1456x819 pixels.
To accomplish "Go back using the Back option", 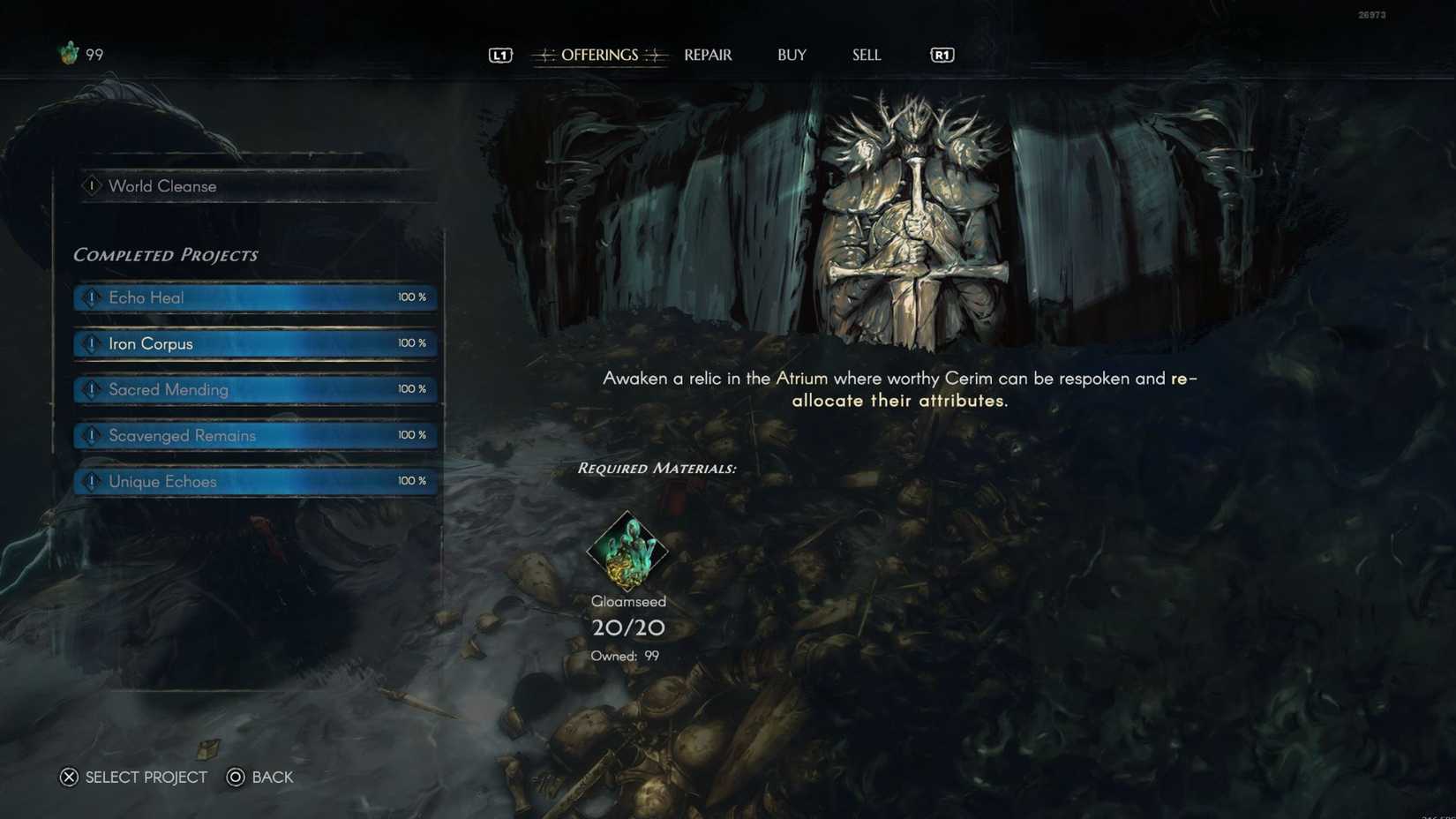I will 260,777.
